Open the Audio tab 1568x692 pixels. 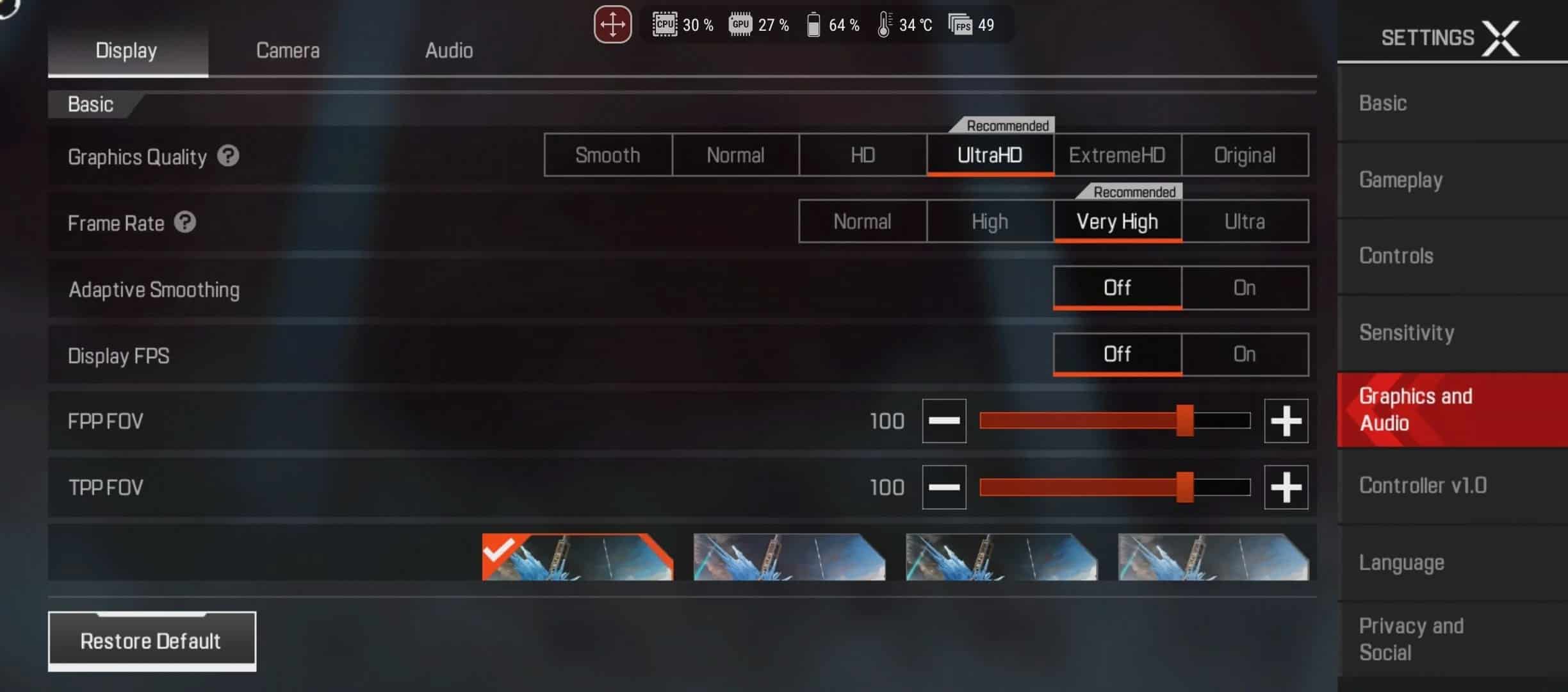449,51
